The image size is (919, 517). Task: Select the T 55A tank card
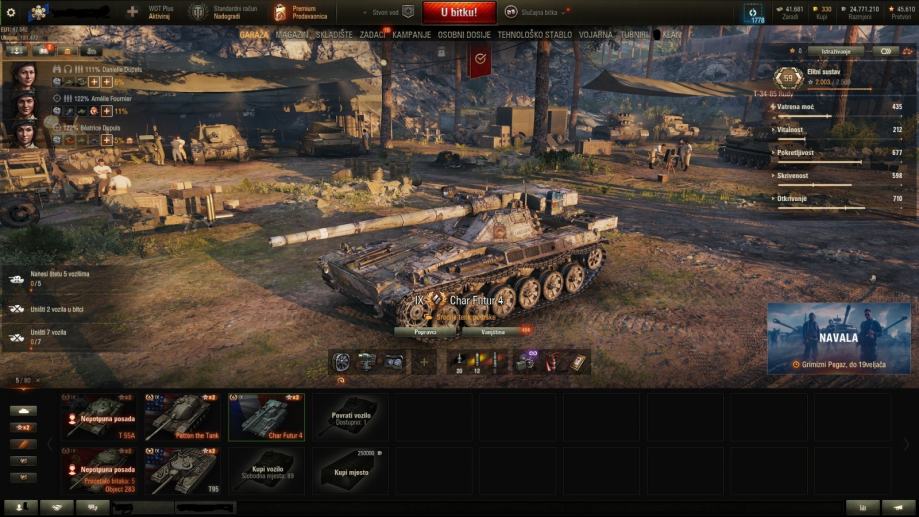(102, 417)
